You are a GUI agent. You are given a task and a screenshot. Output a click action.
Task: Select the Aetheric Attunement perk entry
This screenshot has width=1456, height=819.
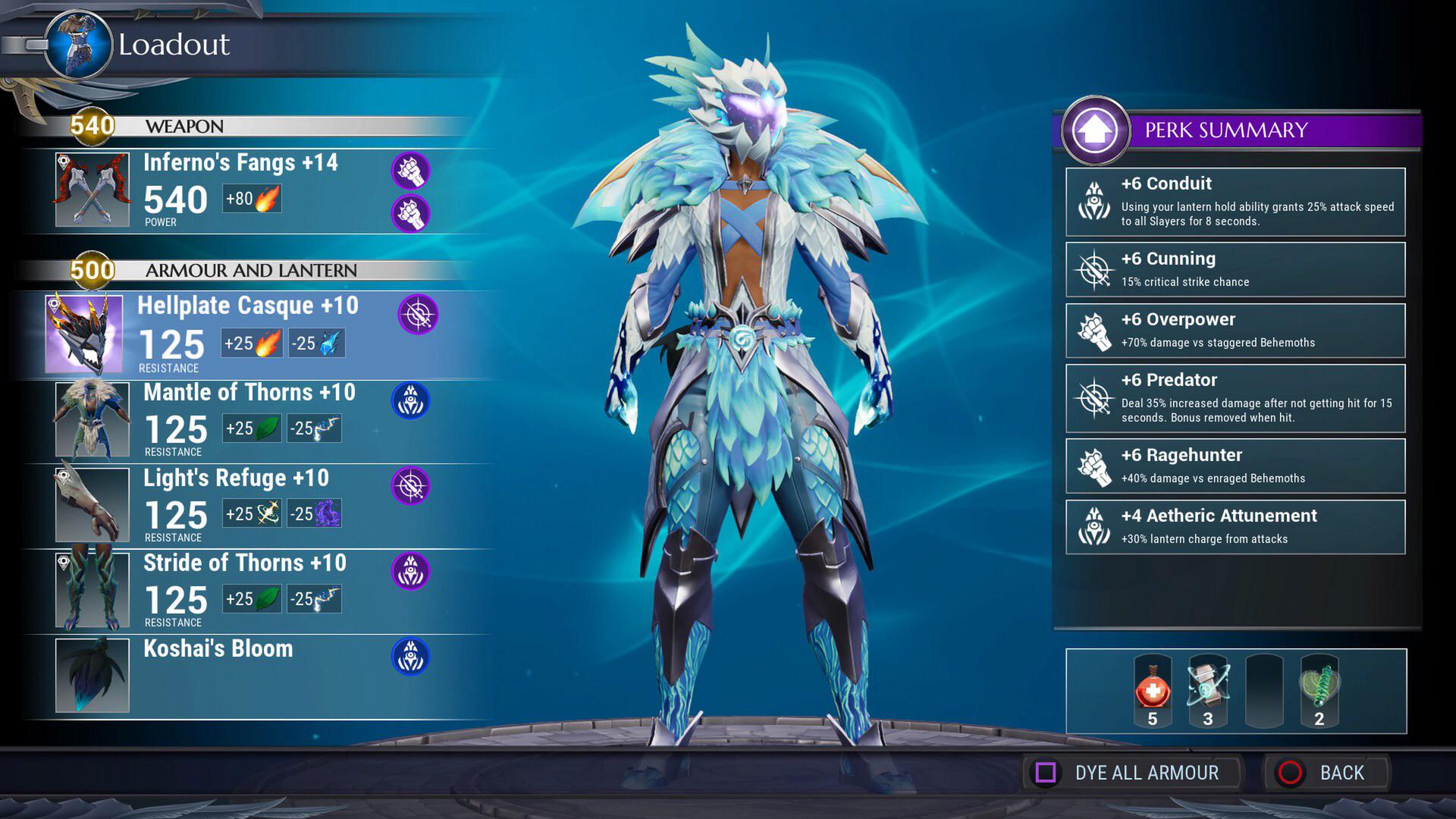pos(1235,526)
